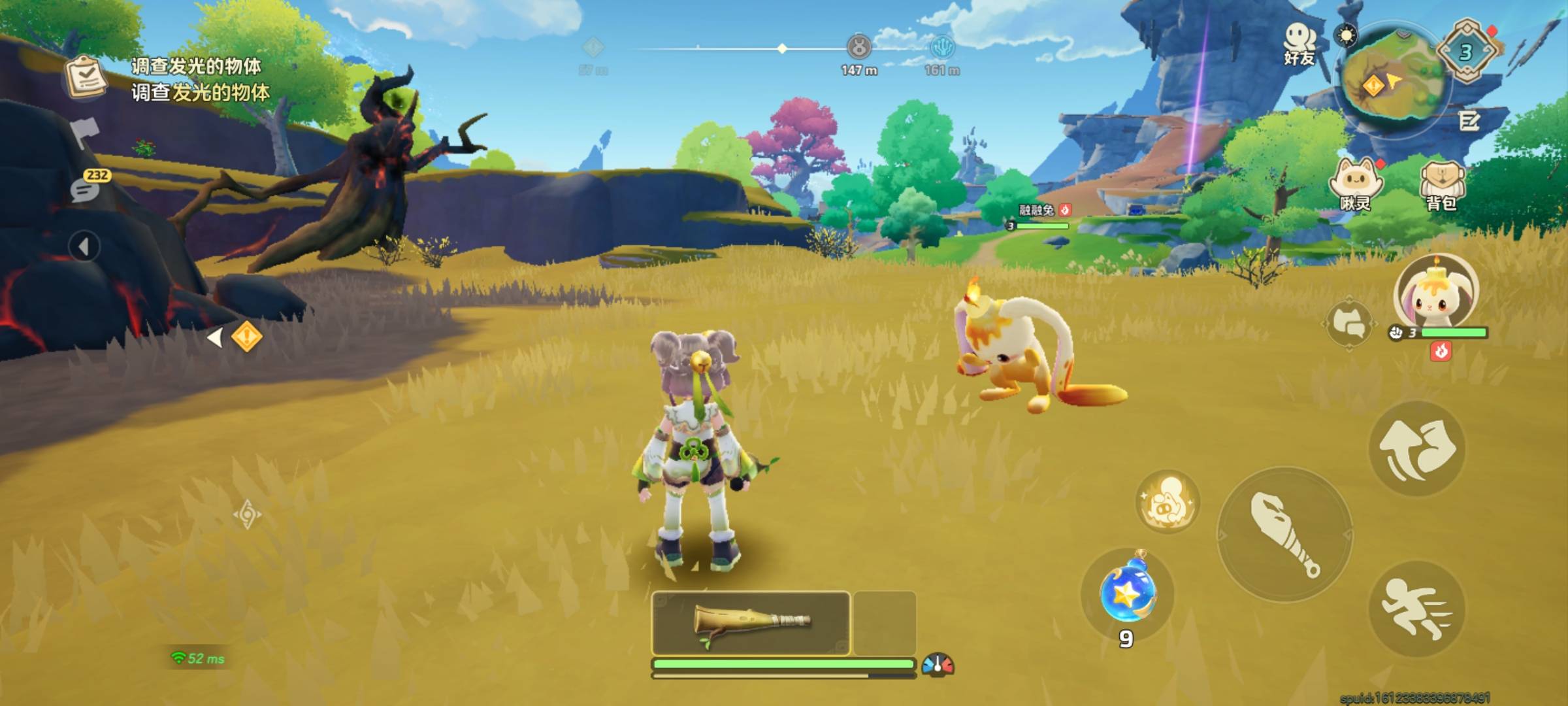
Task: Open the quest checklist icon
Action: (86, 77)
